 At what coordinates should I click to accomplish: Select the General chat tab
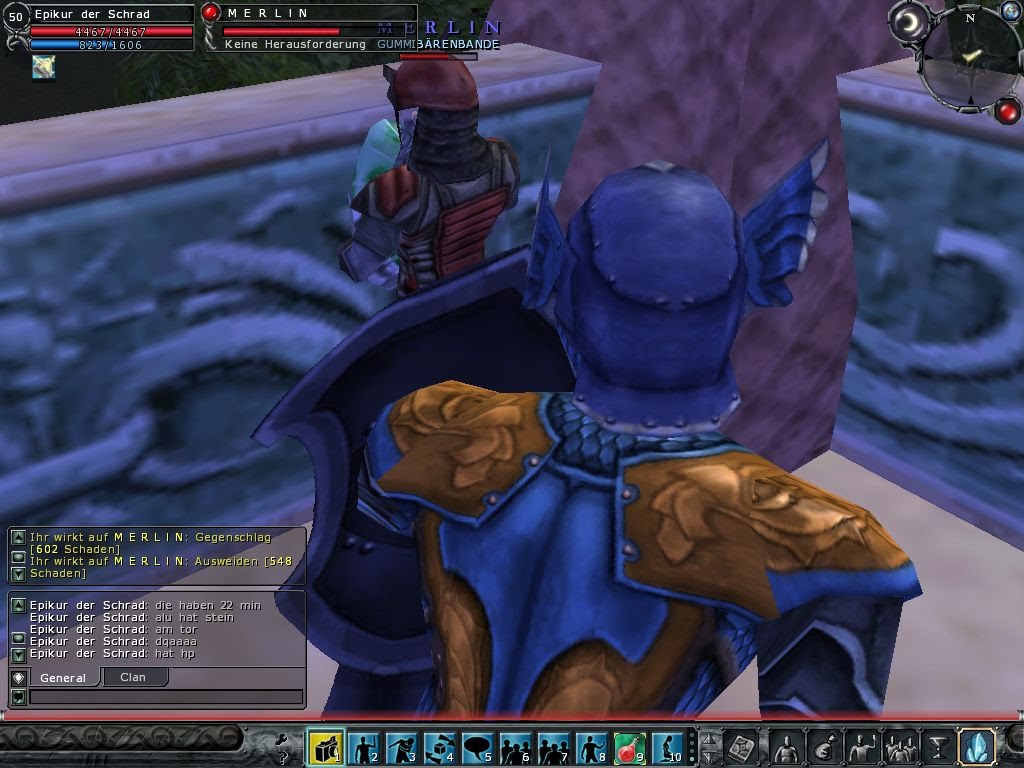pos(63,678)
